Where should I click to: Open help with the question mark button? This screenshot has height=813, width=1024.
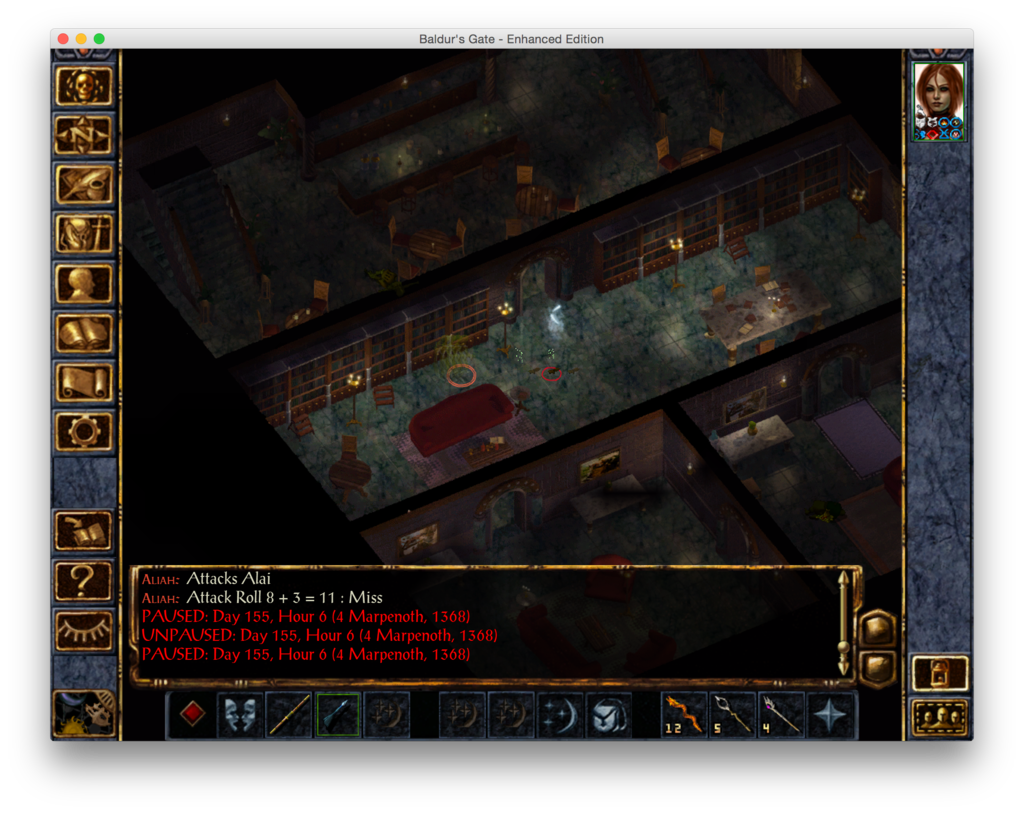[84, 579]
